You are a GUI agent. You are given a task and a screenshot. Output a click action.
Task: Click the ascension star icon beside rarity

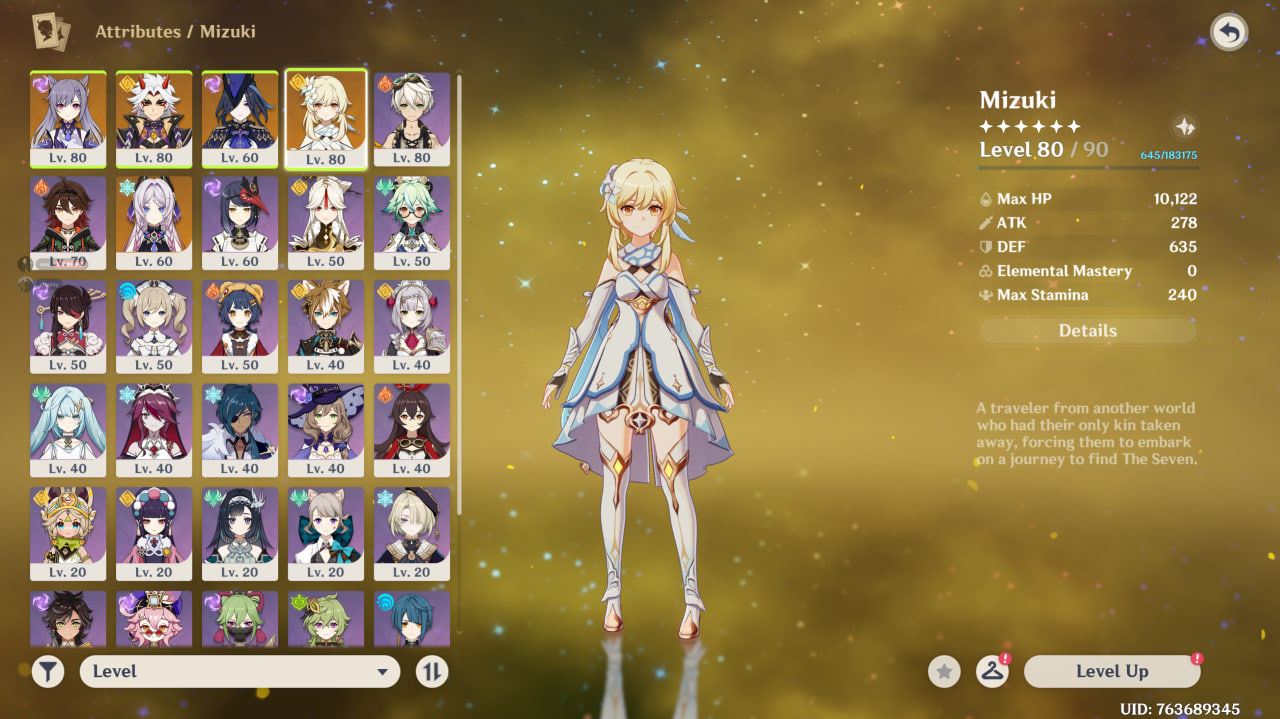1184,127
